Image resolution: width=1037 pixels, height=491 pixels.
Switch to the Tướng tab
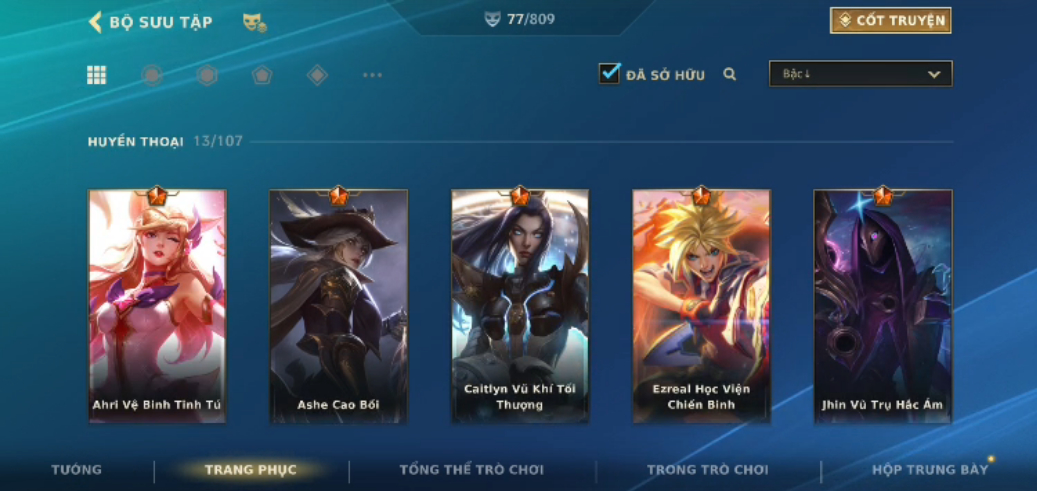coord(77,470)
